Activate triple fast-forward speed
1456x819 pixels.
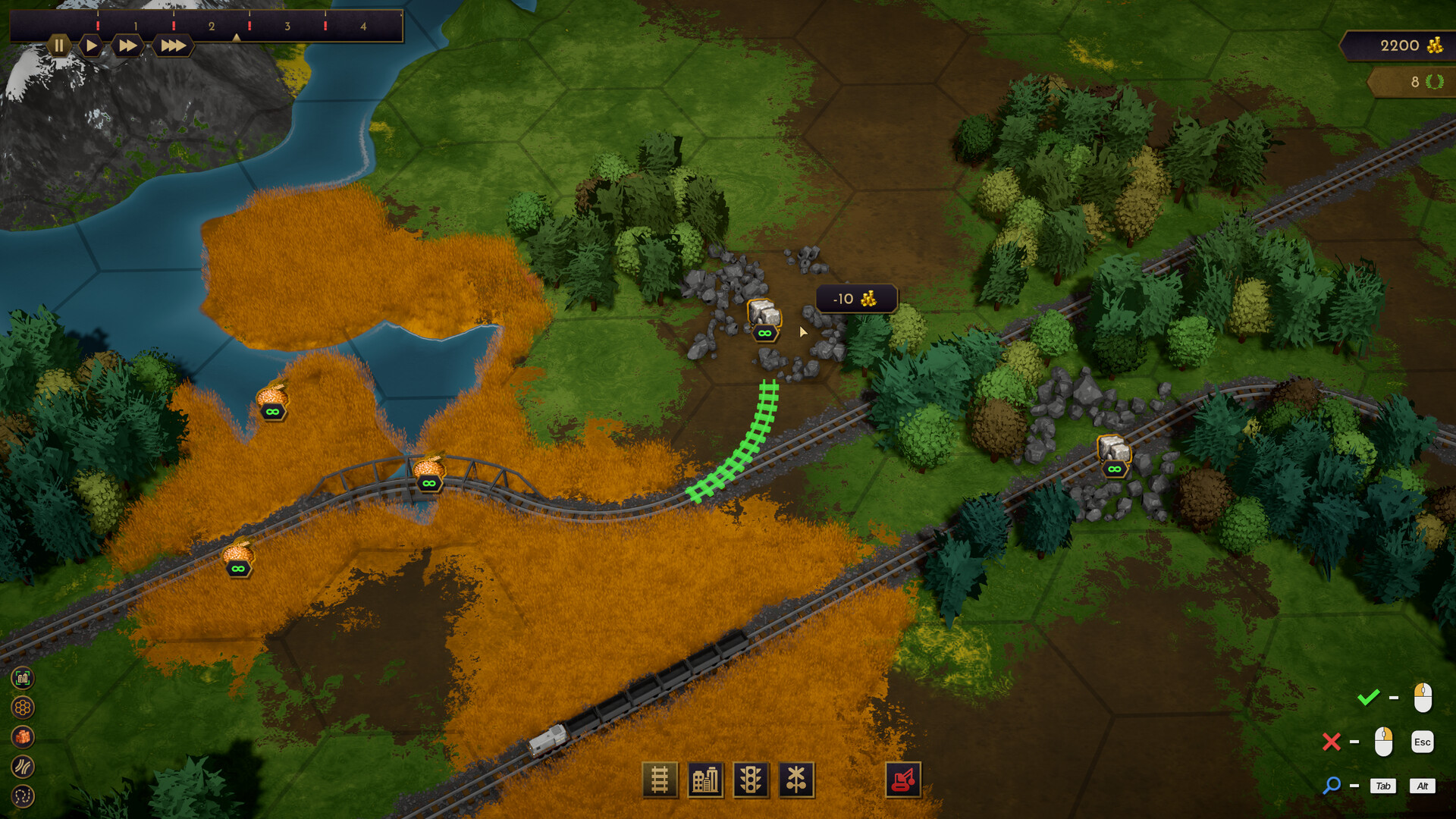pos(173,45)
